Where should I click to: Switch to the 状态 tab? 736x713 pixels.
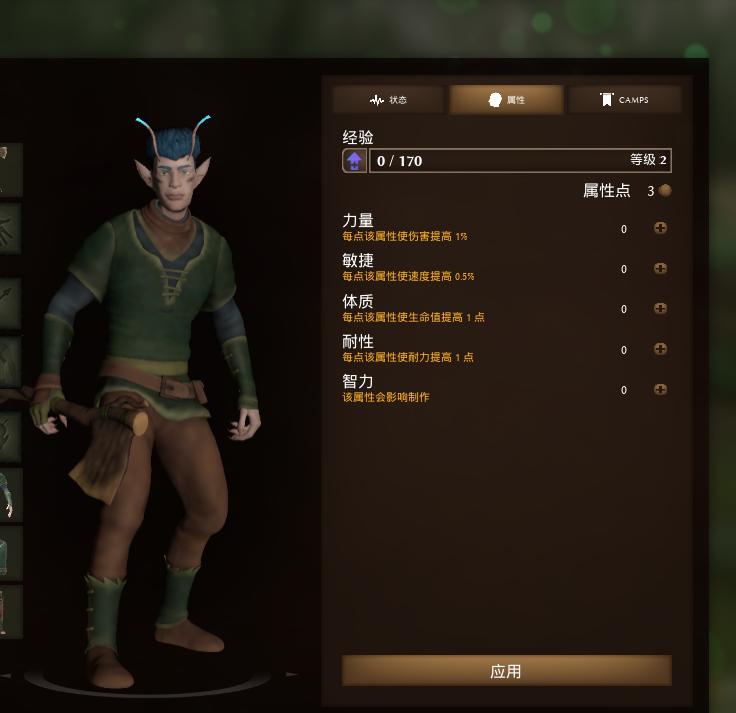coord(389,100)
